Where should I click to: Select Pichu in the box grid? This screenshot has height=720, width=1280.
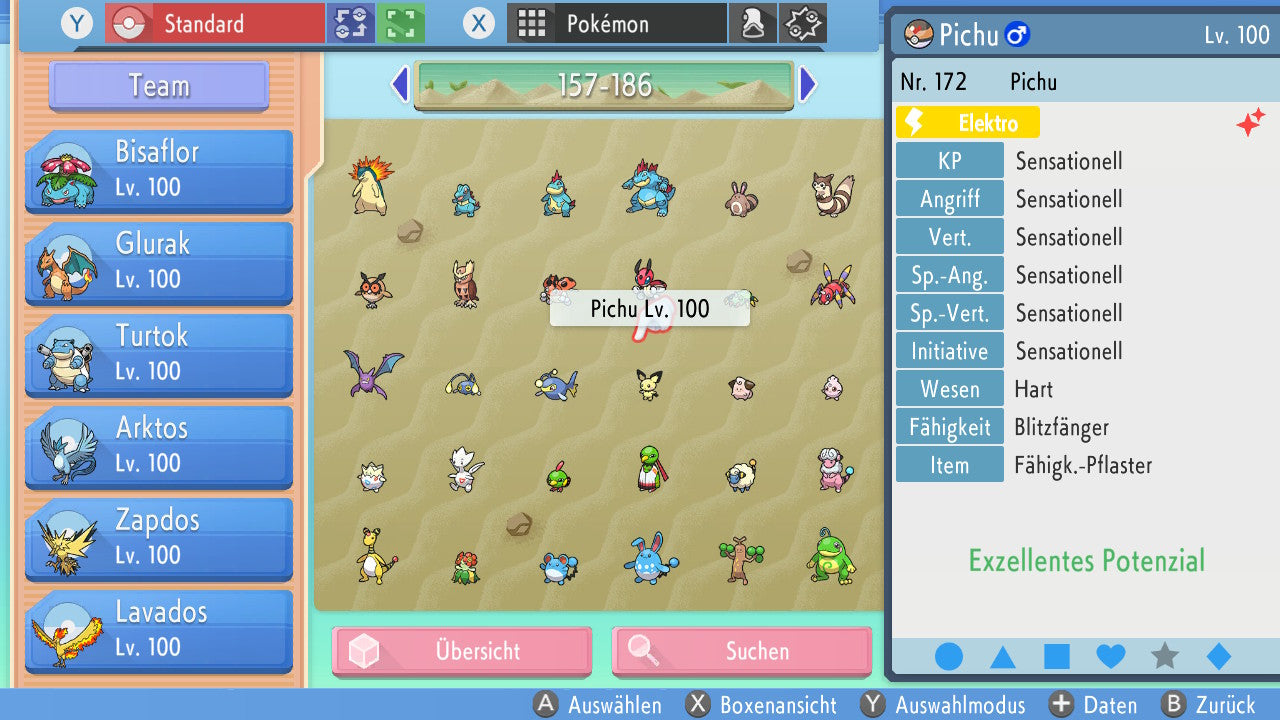pyautogui.click(x=649, y=384)
